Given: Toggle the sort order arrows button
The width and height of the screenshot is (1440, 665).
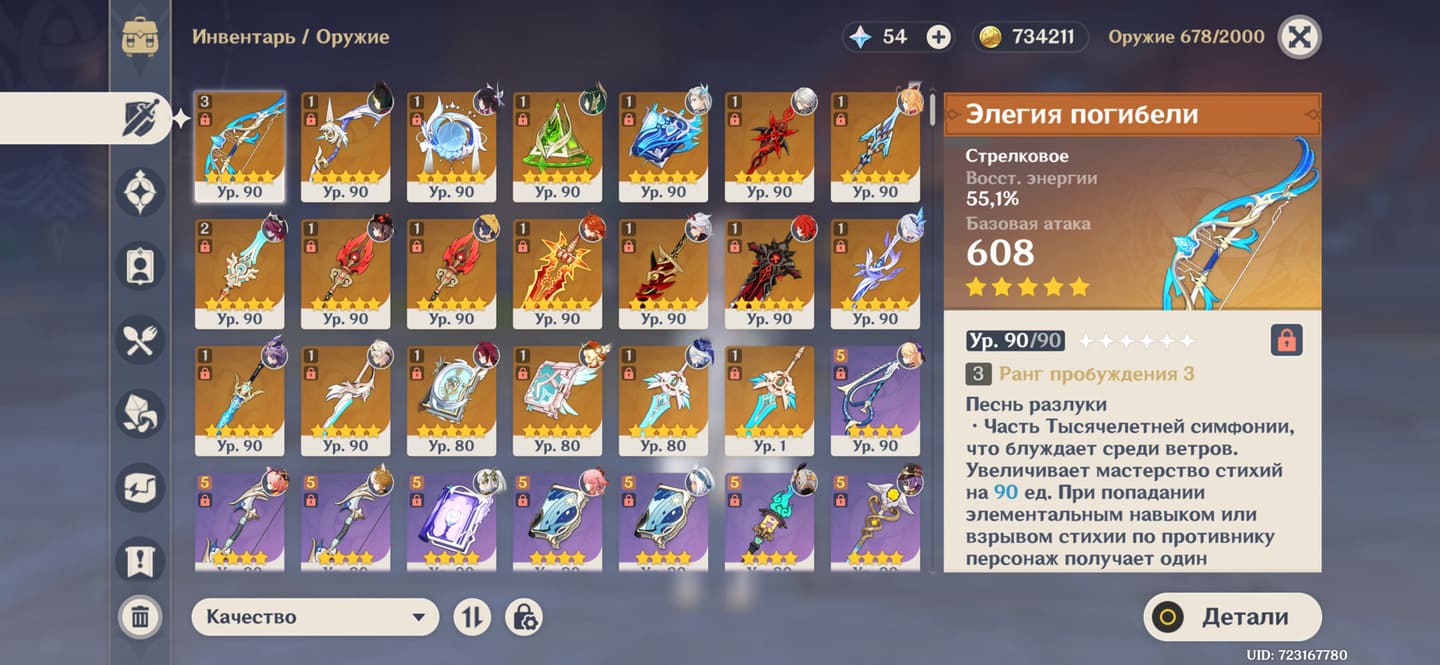Looking at the screenshot, I should [472, 617].
